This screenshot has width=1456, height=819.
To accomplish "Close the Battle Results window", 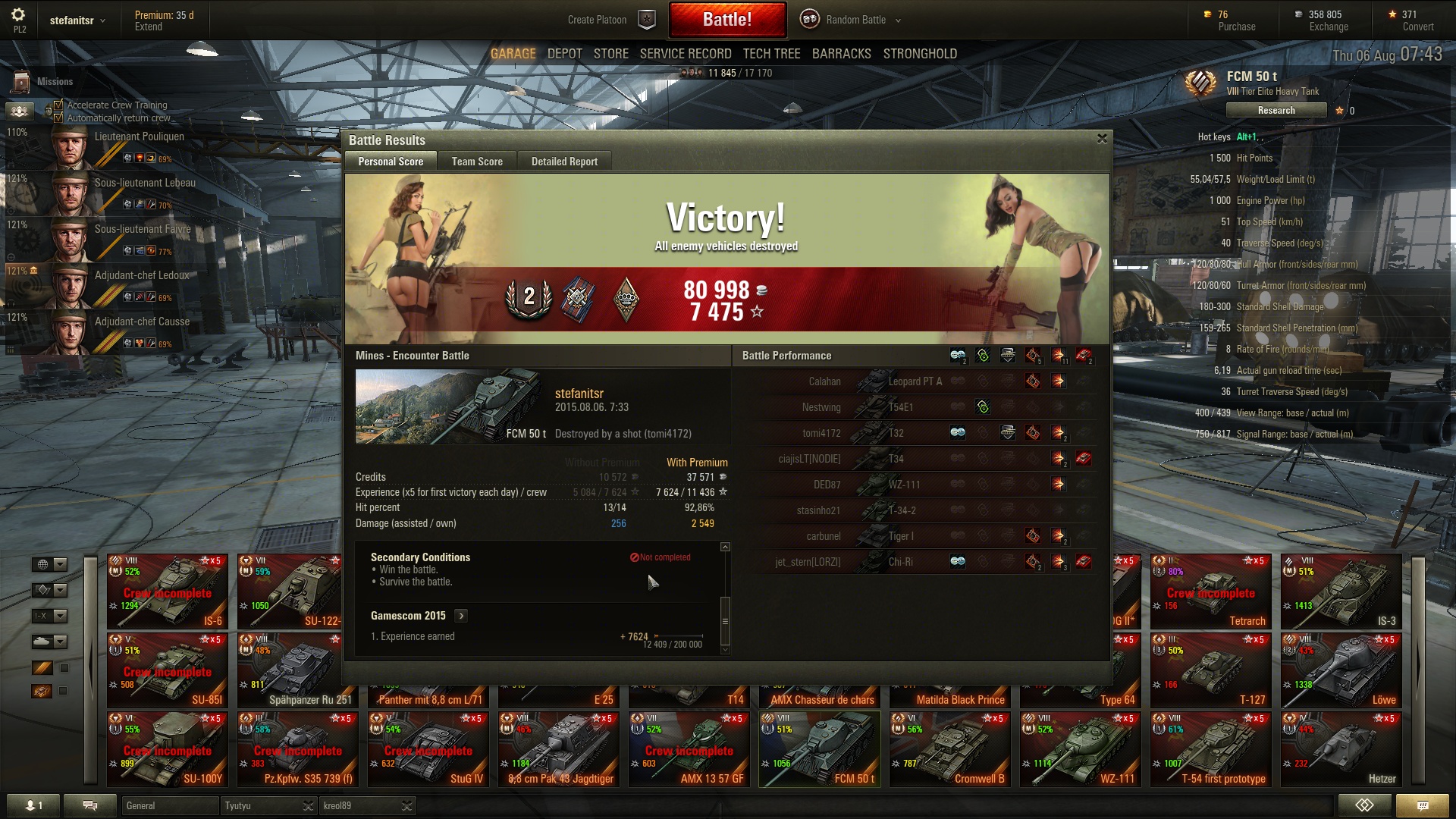I will click(1102, 139).
